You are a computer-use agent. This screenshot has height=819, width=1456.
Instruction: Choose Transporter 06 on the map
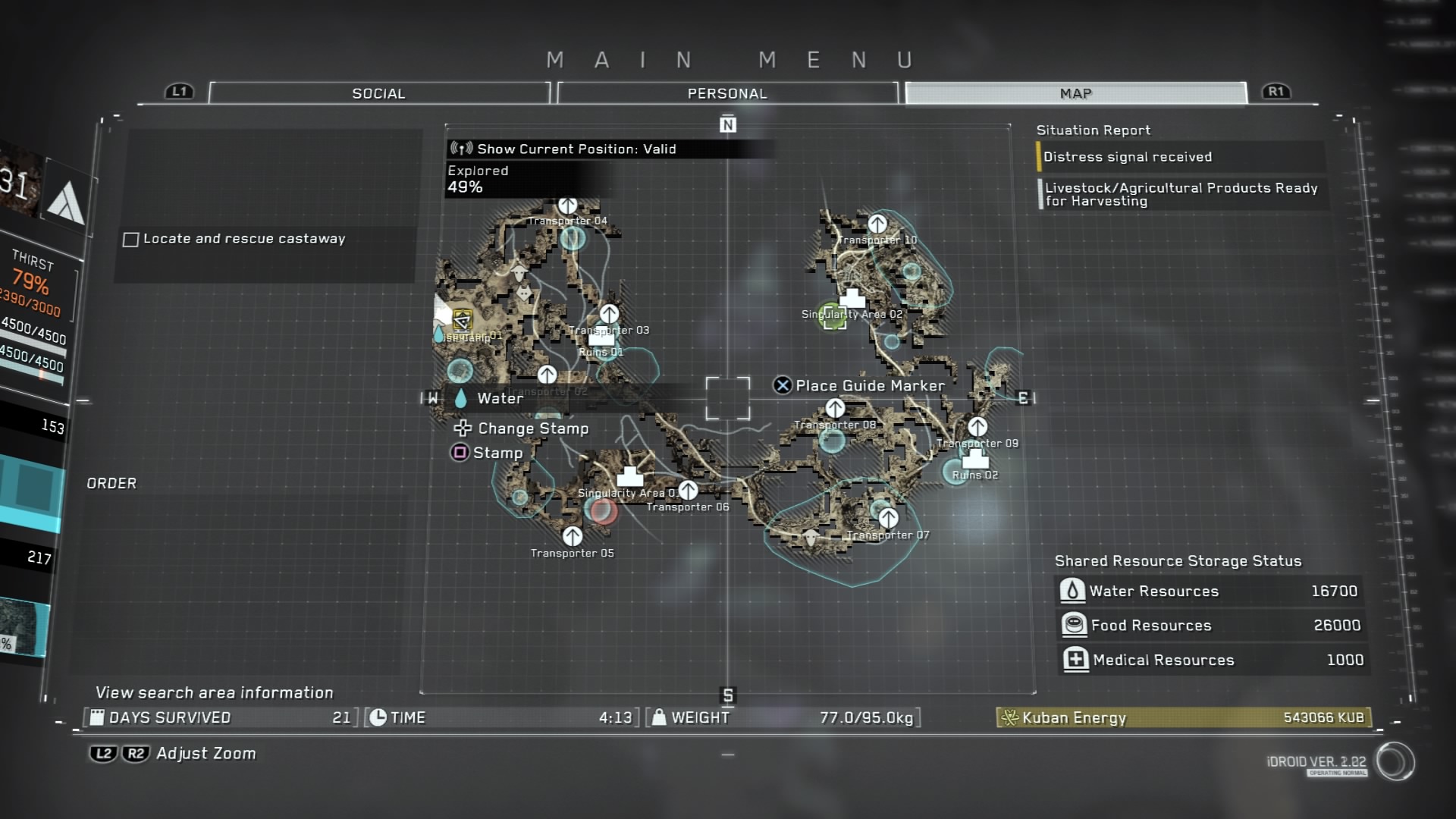[688, 491]
